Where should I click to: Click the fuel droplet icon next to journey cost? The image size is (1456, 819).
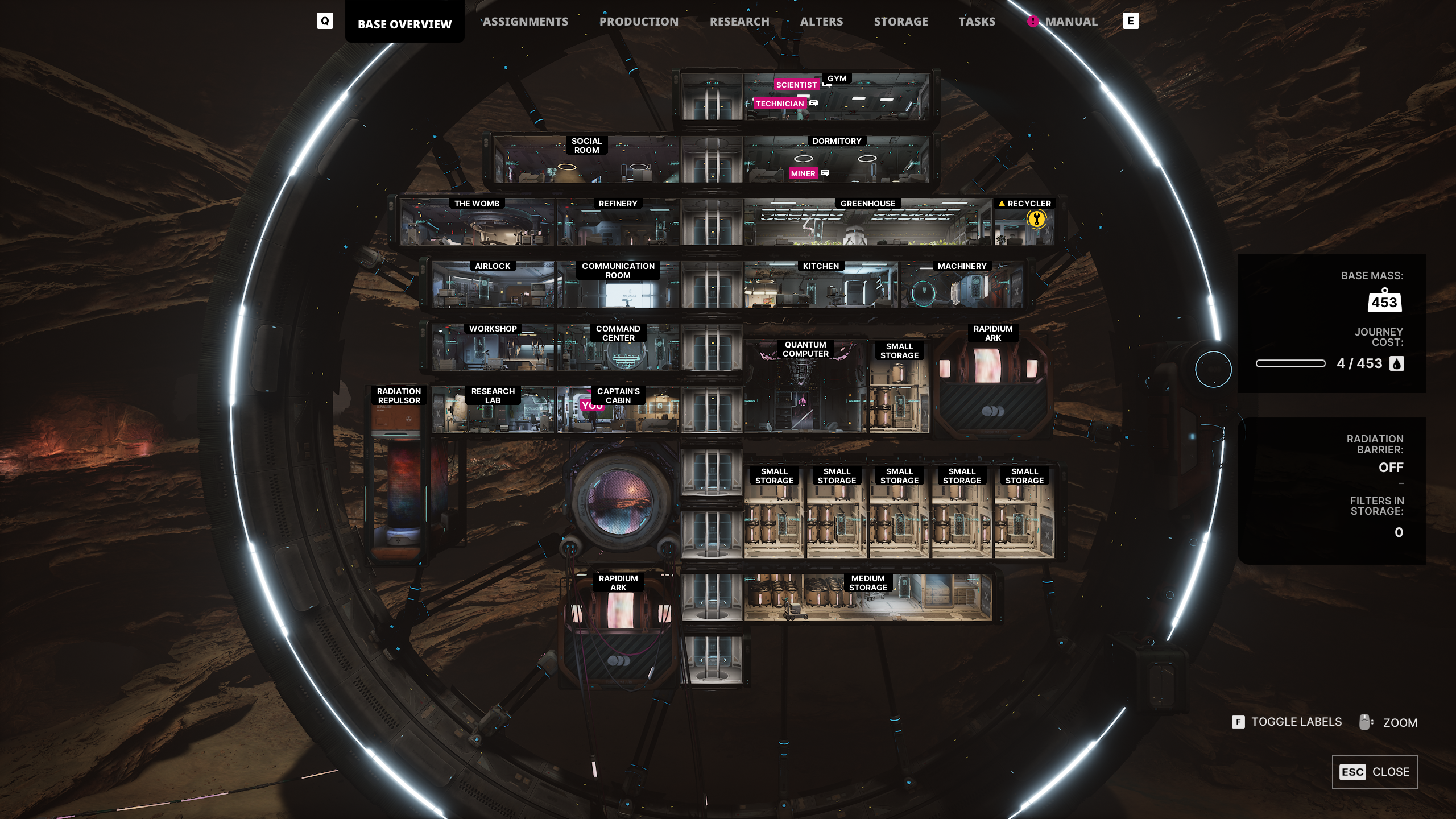click(1397, 363)
